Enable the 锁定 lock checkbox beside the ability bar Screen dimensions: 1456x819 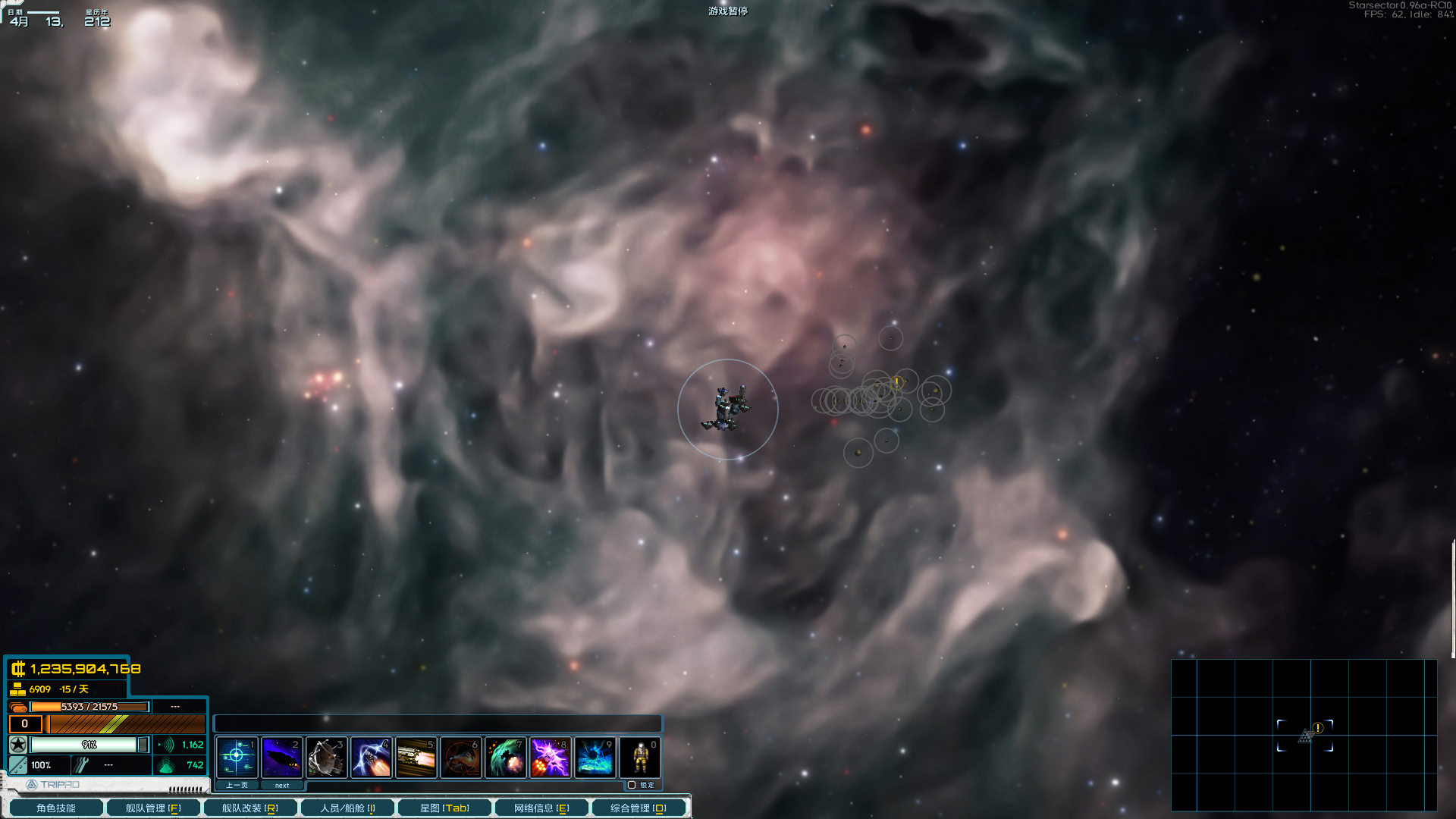(633, 785)
